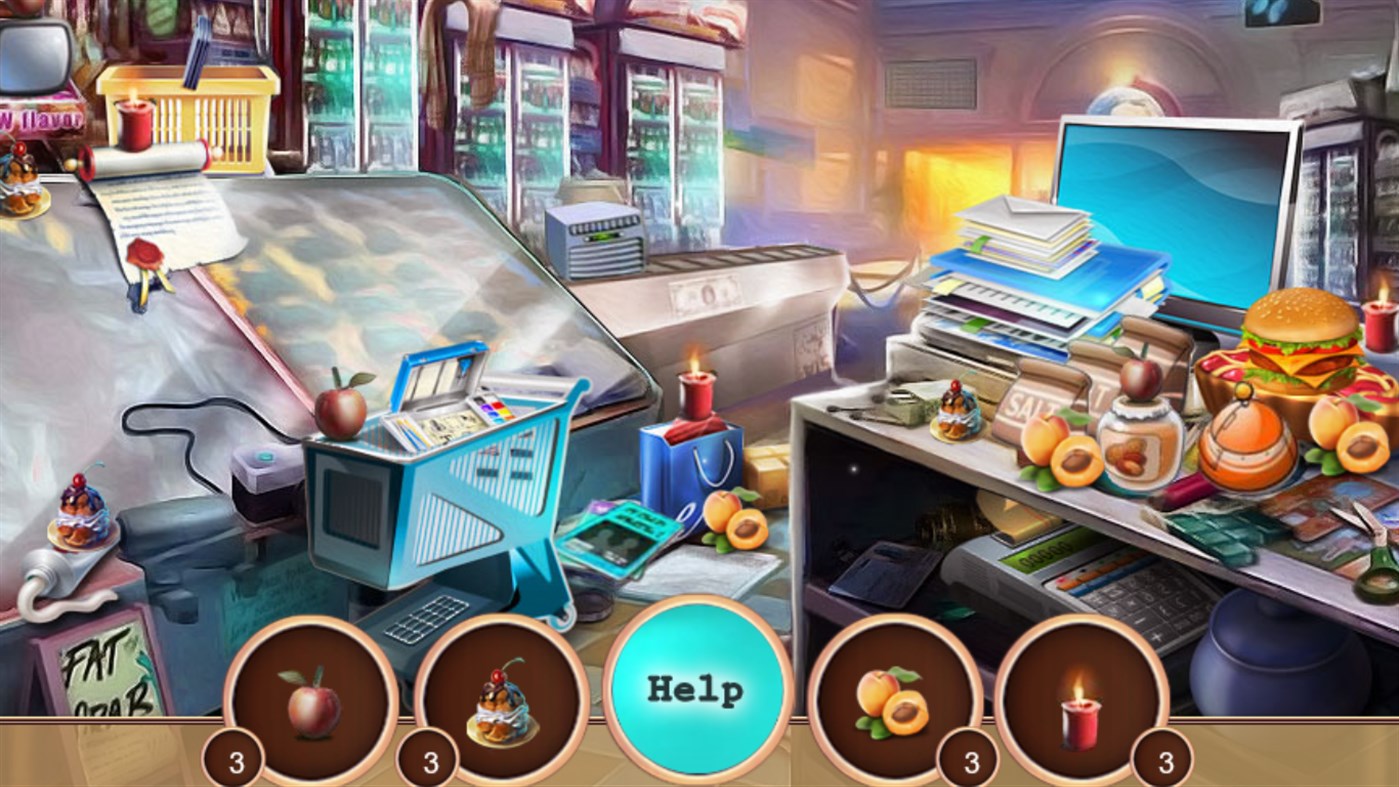
Task: Click the cherry sundae on the left counter
Action: pos(80,510)
